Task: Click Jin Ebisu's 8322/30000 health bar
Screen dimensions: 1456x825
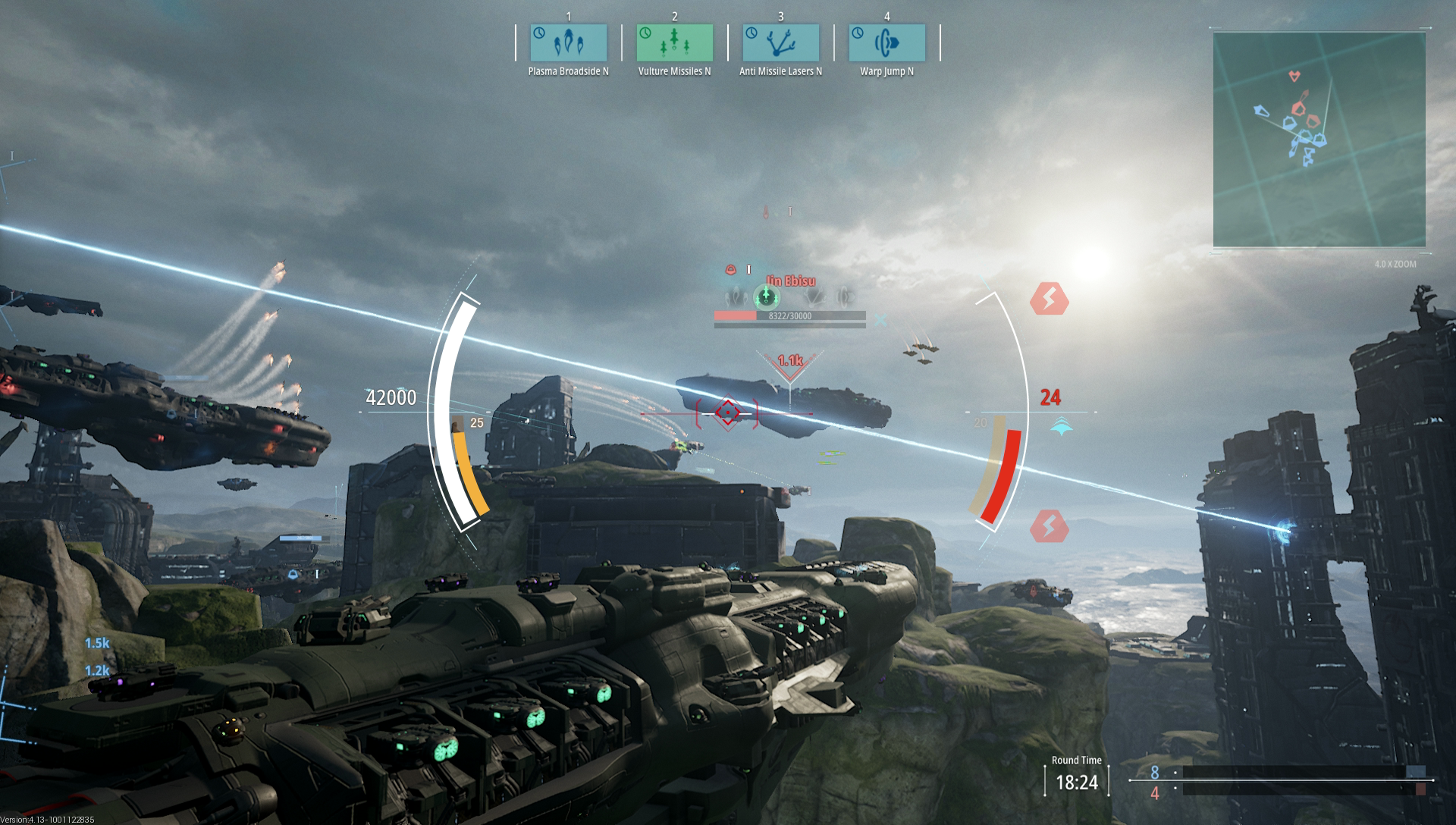Action: click(x=788, y=316)
